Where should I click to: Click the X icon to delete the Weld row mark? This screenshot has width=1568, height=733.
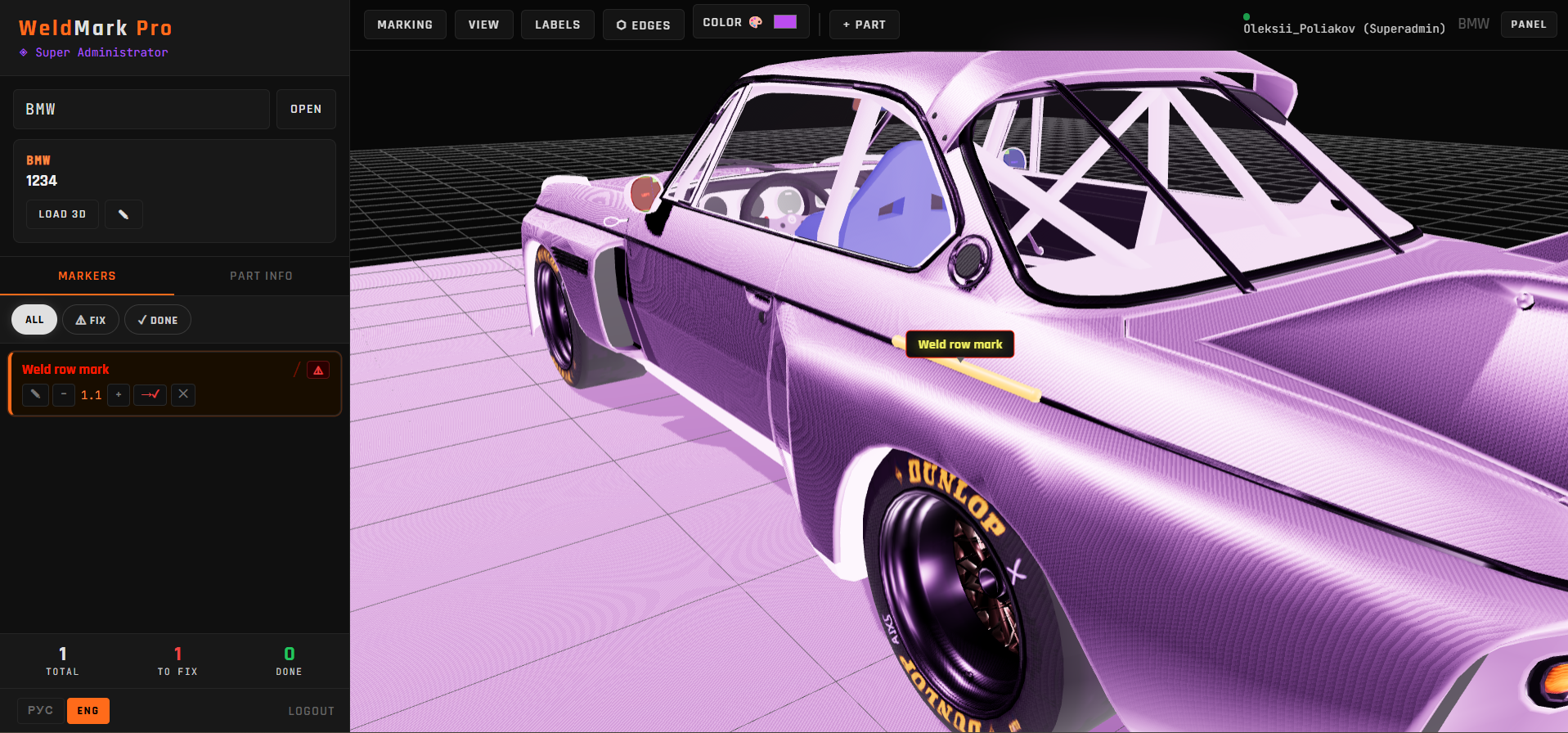tap(182, 395)
